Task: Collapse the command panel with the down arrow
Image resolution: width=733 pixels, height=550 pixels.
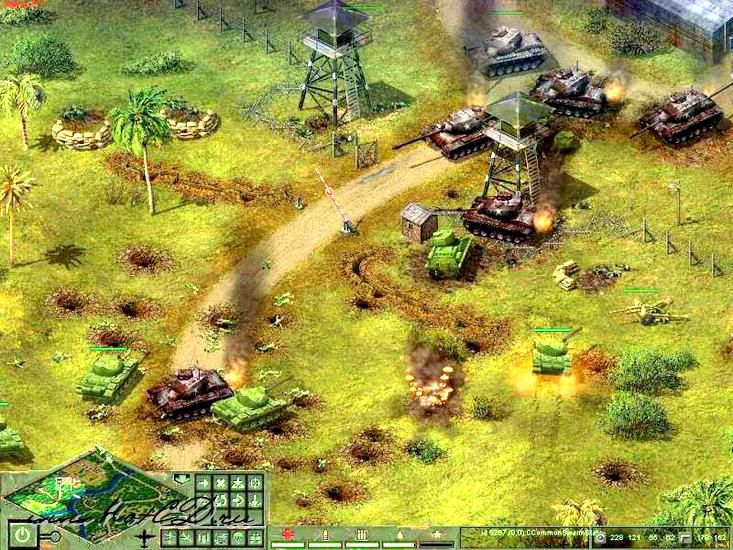Action: 182,479
